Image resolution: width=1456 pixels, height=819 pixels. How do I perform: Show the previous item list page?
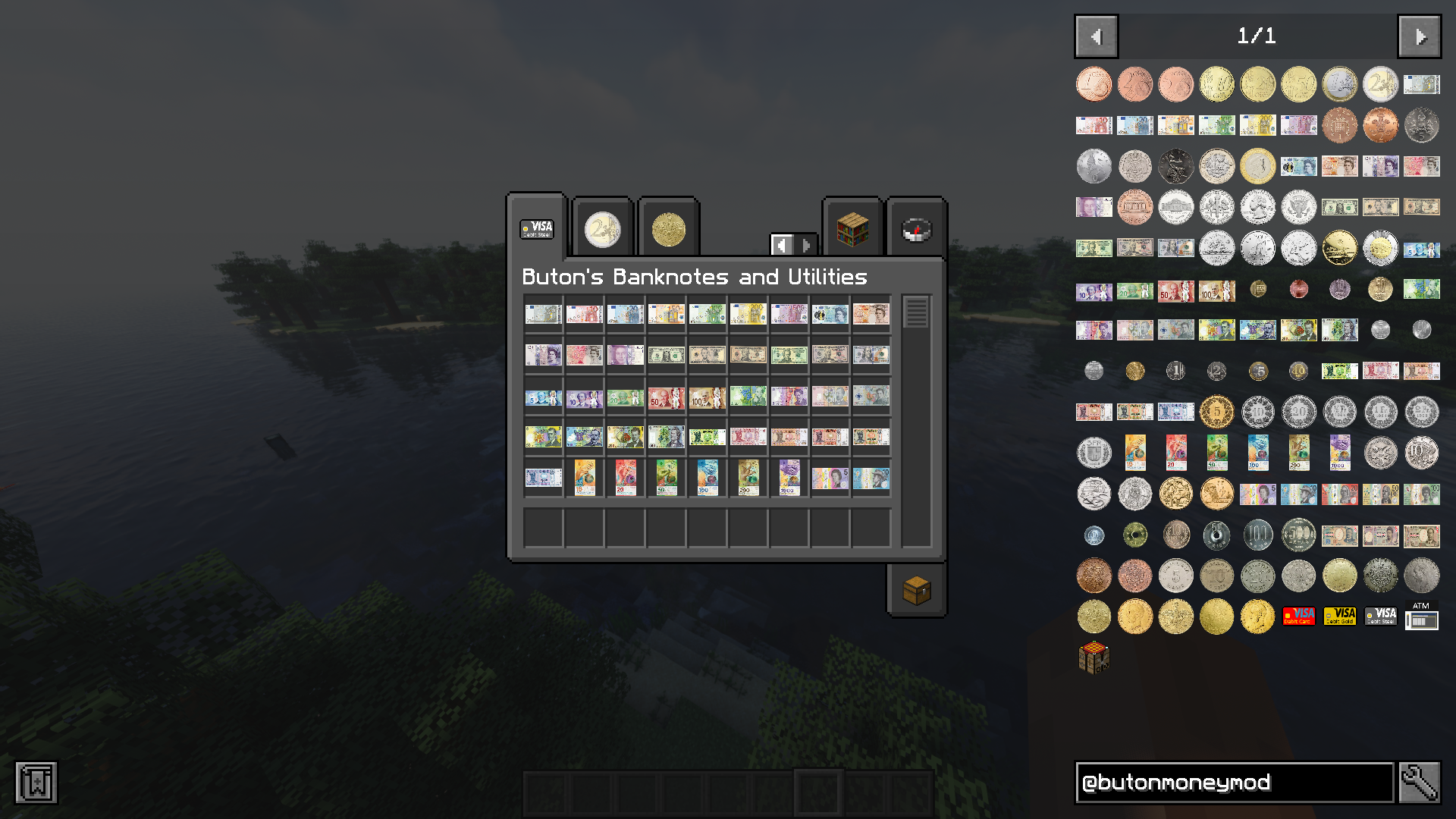click(1096, 36)
